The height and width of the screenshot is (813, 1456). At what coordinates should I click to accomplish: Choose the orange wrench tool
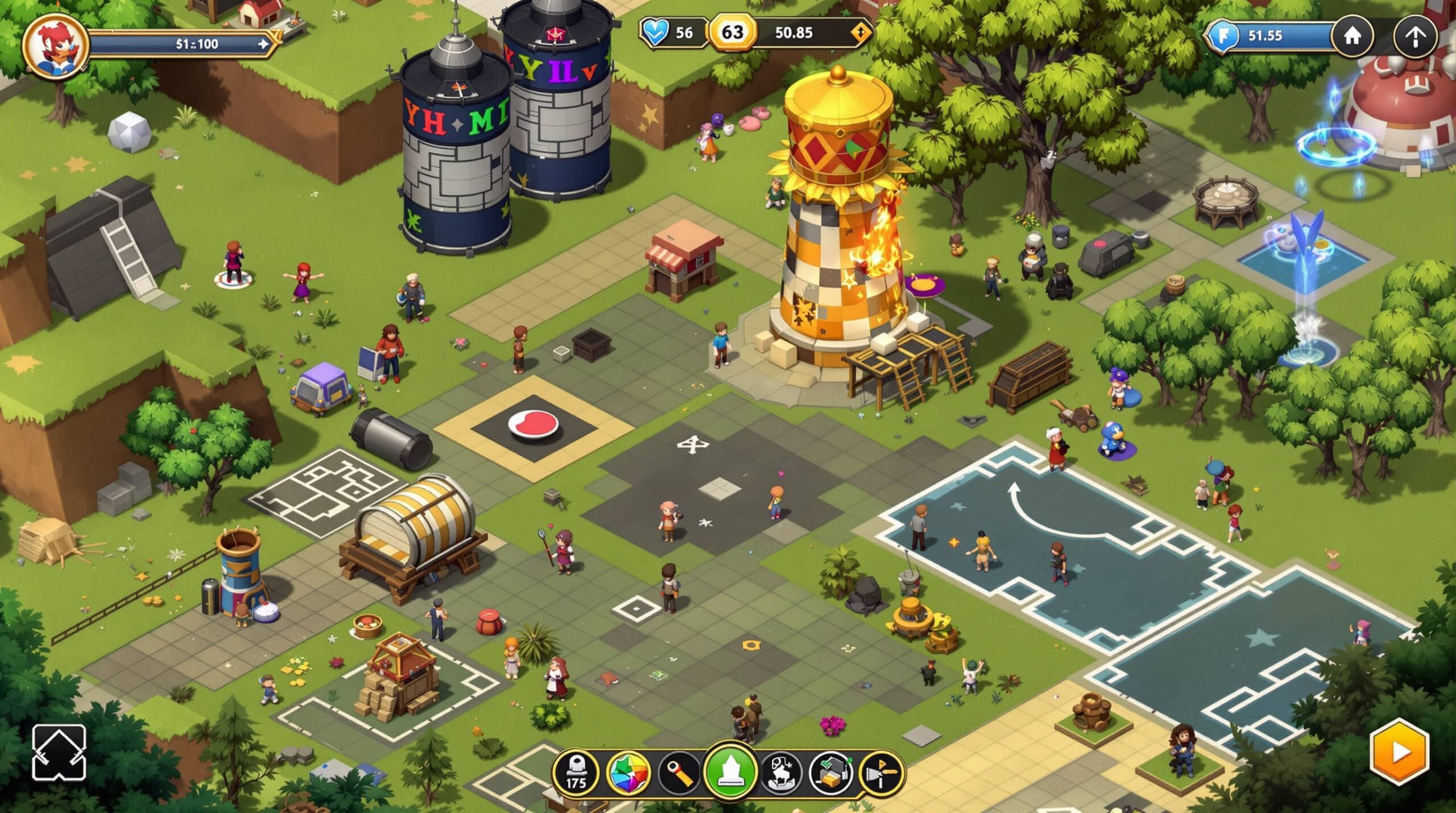pos(679,773)
